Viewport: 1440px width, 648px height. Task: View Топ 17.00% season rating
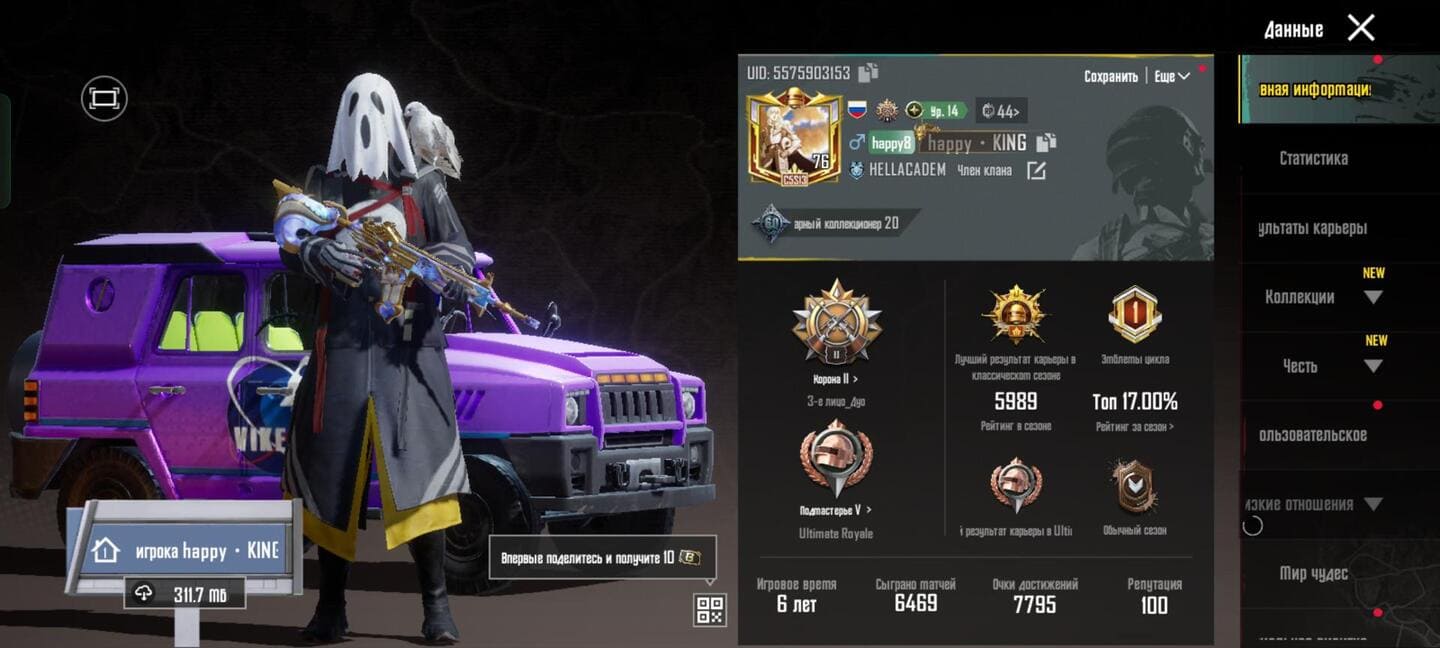(x=1134, y=403)
